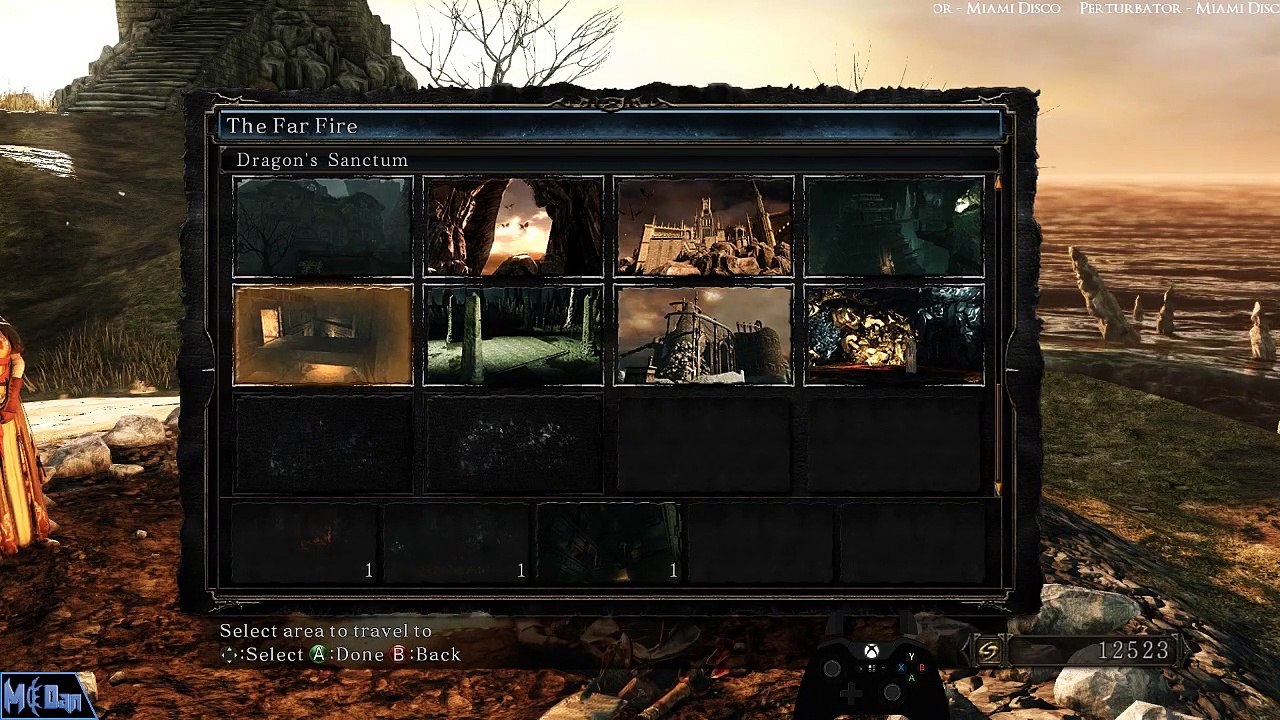This screenshot has height=720, width=1280.
Task: Choose the cave opening sunset area thumbnail
Action: [x=513, y=227]
